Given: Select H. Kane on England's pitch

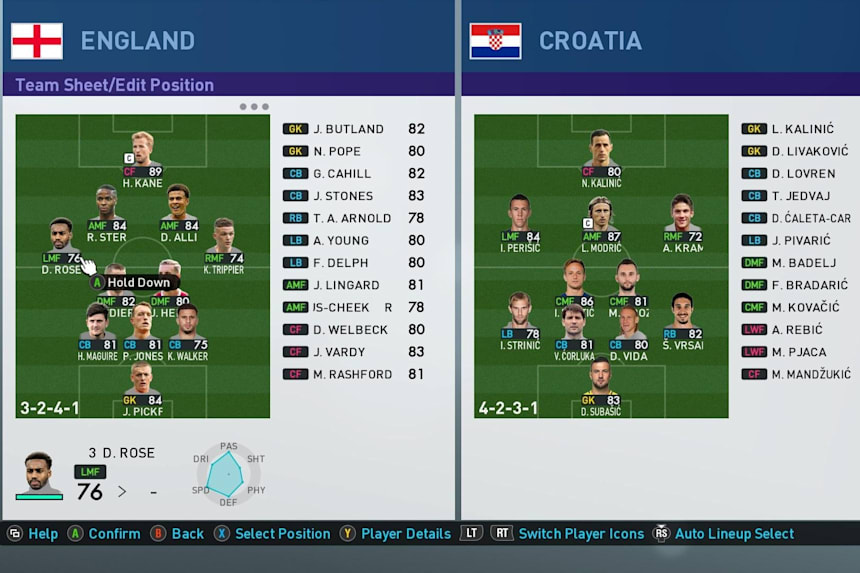Looking at the screenshot, I should (x=142, y=158).
